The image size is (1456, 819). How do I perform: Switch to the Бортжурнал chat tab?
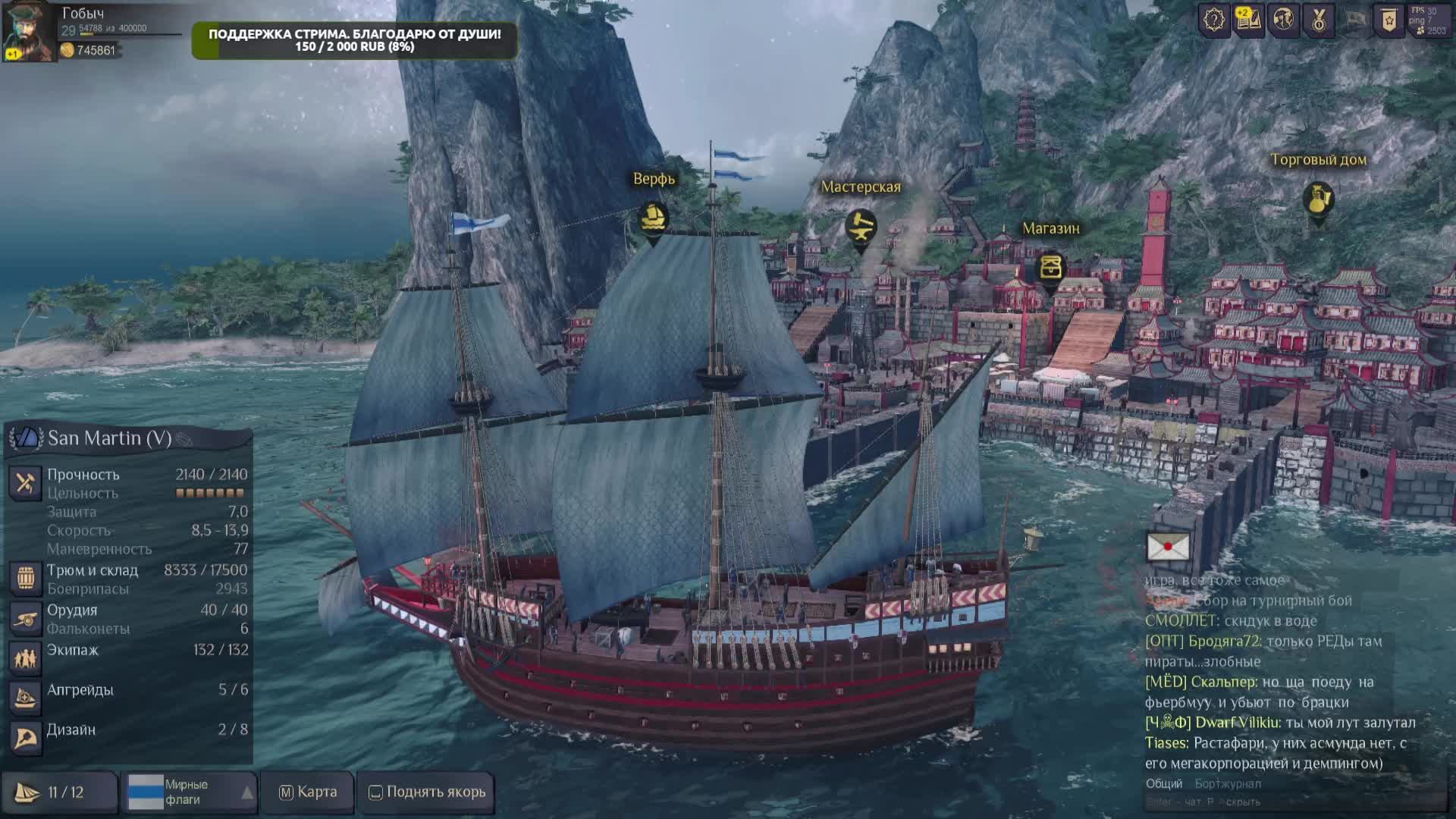(1228, 783)
